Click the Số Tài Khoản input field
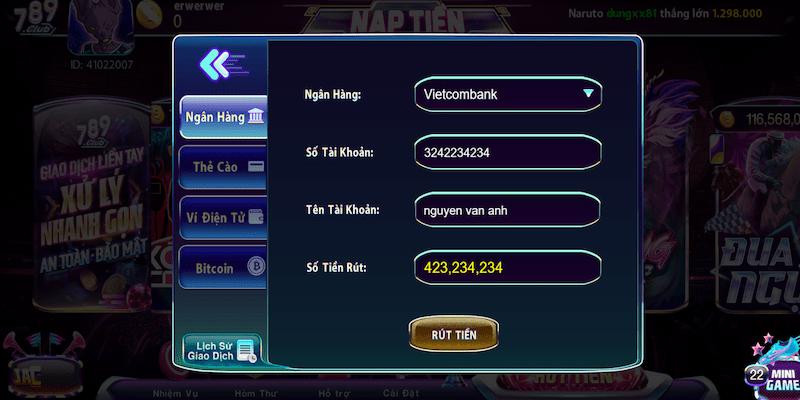Viewport: 800px width, 400px height. click(x=507, y=153)
